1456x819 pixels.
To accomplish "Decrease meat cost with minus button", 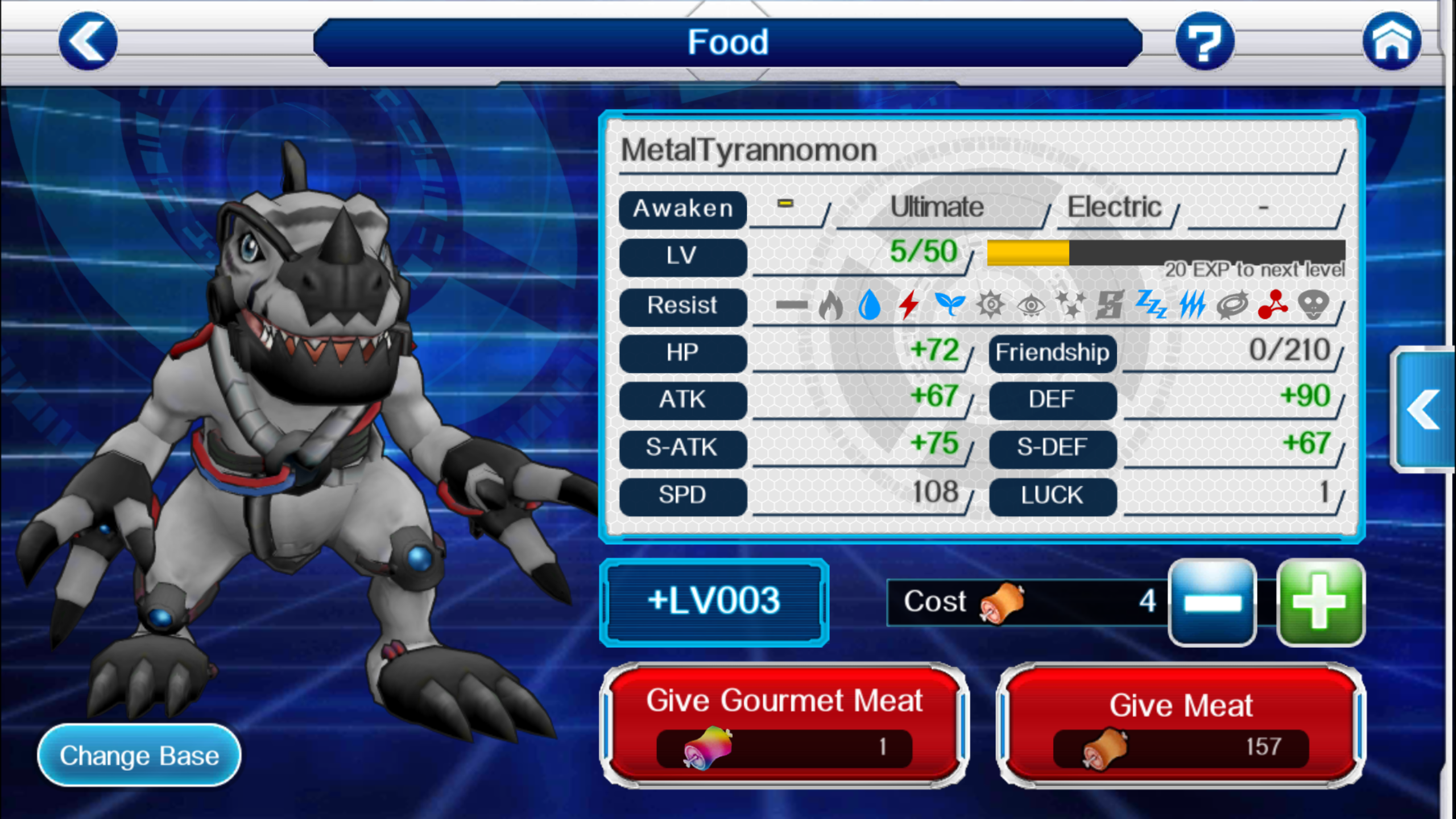I will 1212,602.
